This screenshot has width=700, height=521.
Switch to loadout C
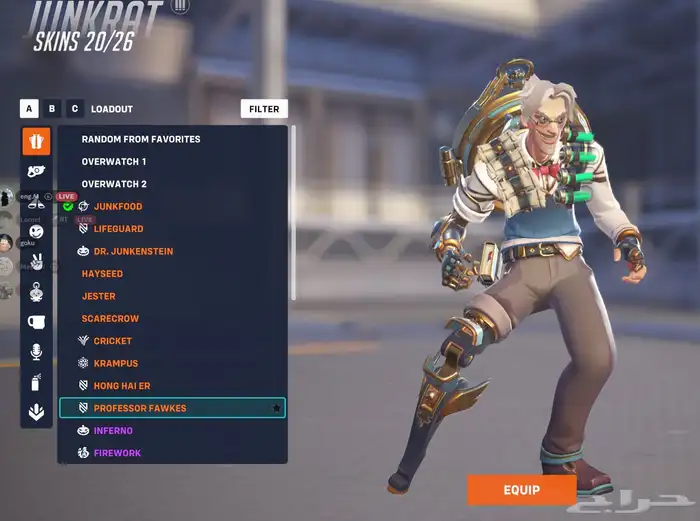[76, 109]
